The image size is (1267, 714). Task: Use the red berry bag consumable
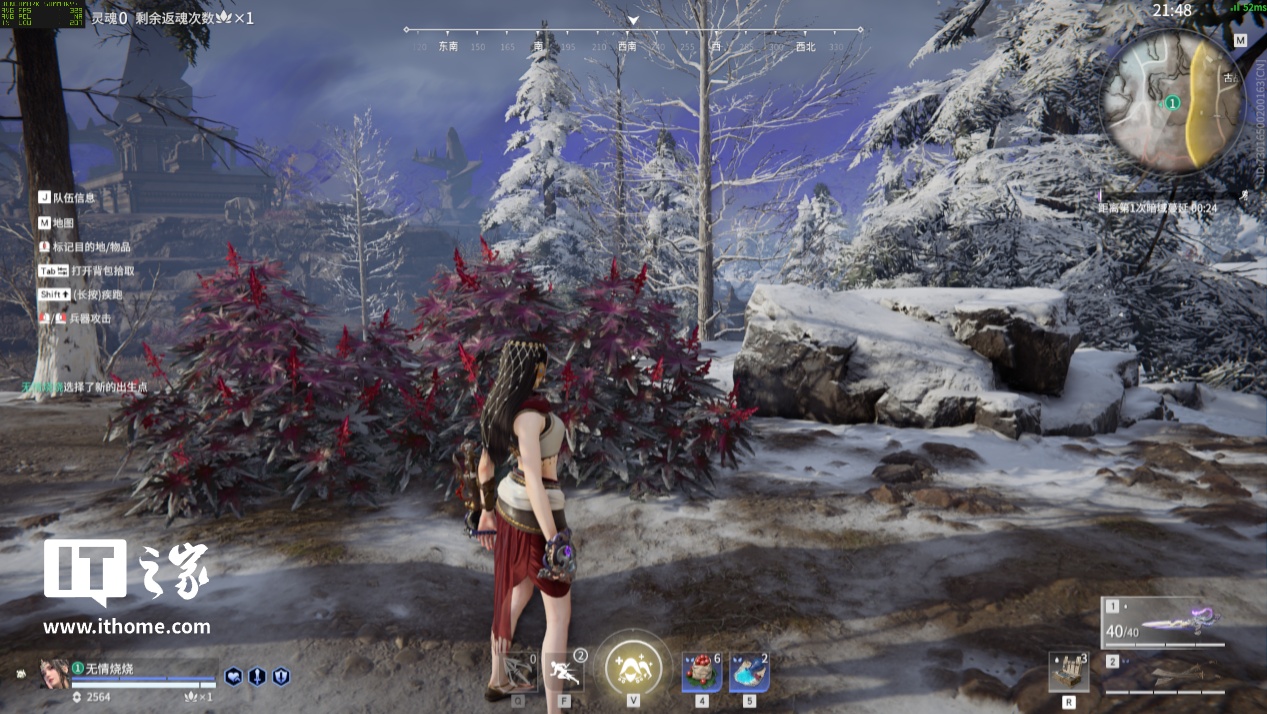(x=702, y=672)
